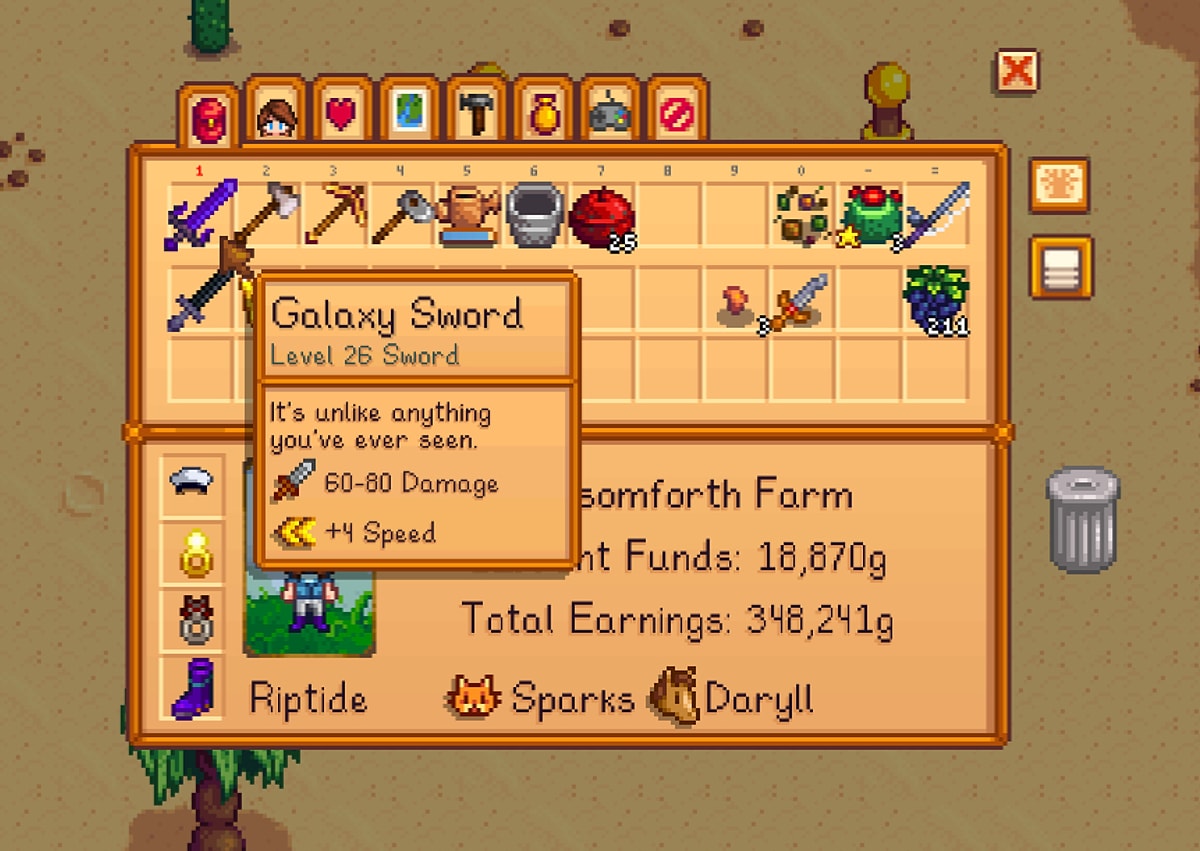Select the equipped white hat slot

(x=190, y=483)
